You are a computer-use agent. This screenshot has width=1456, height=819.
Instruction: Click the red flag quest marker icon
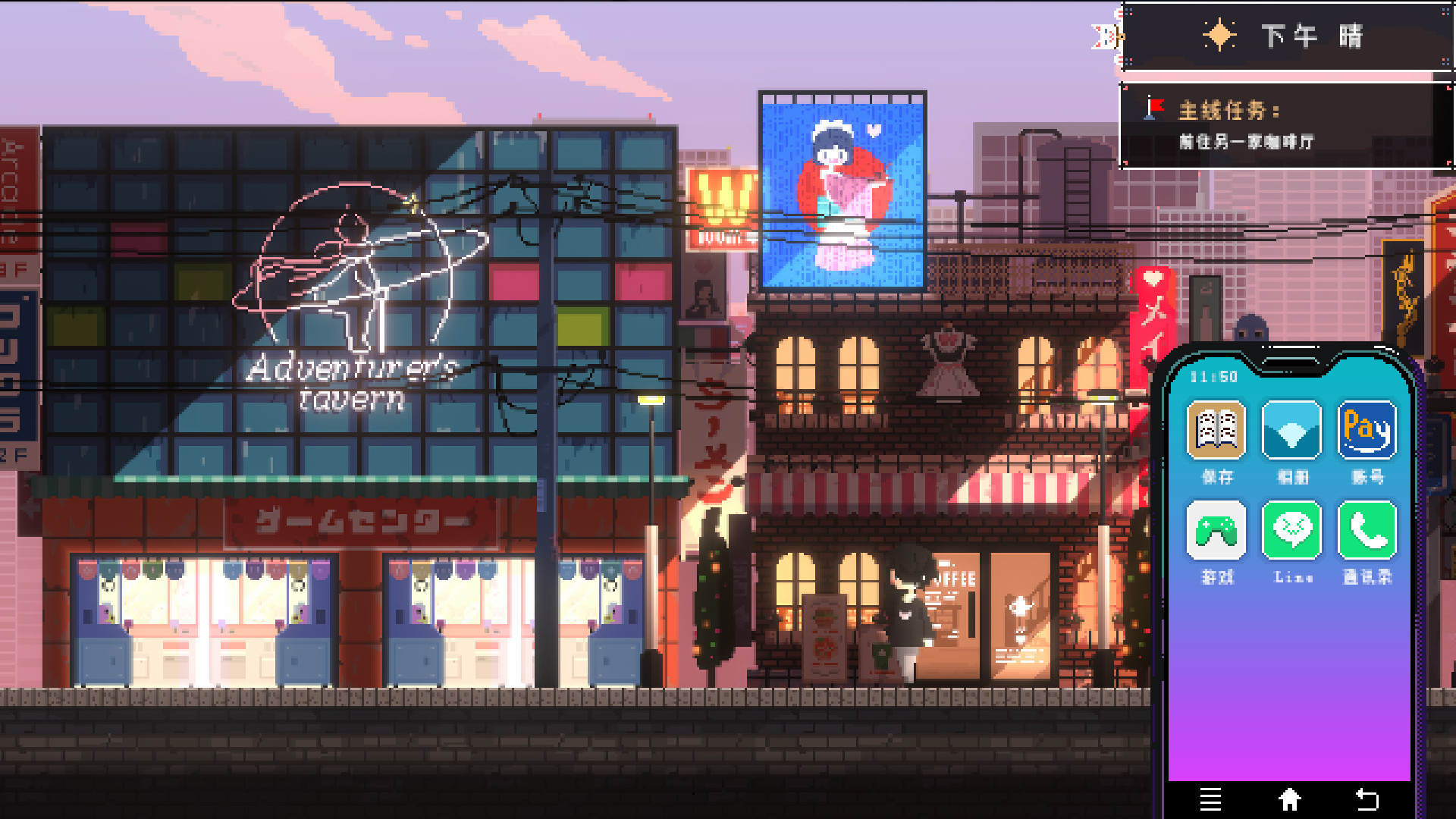(1155, 108)
